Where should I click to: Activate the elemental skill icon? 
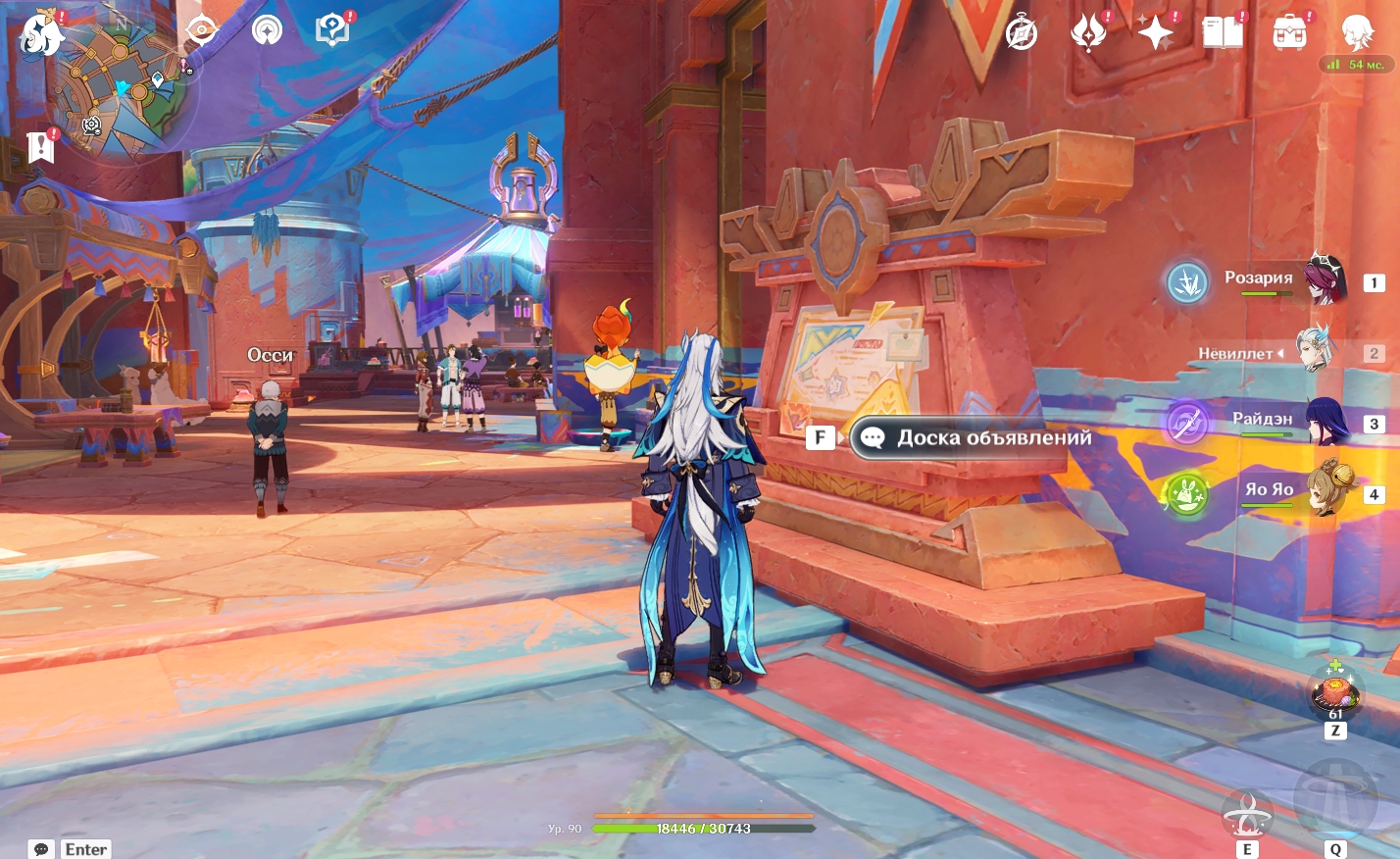(1247, 813)
